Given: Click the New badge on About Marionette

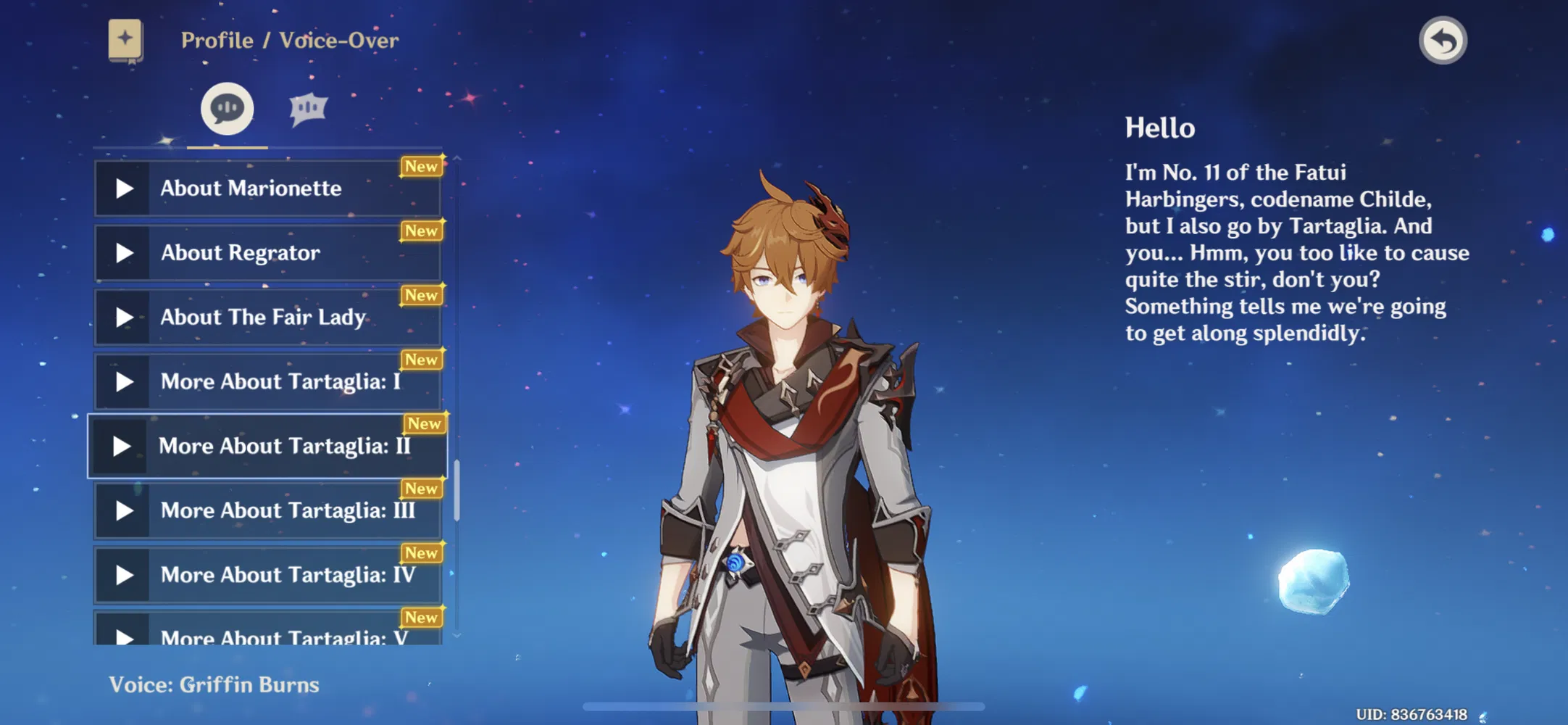Looking at the screenshot, I should point(422,166).
